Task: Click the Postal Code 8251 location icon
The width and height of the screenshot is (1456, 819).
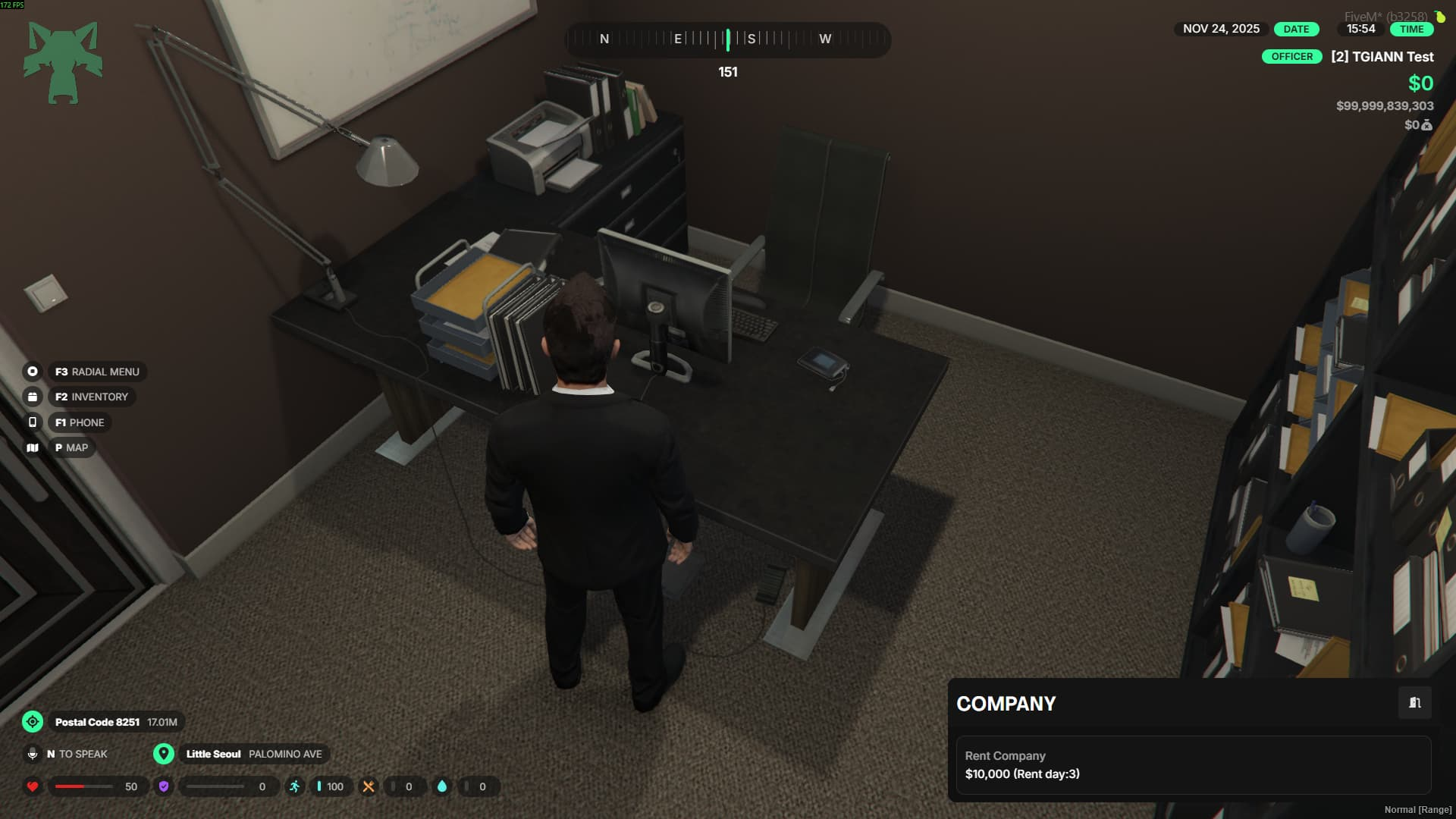Action: 33,722
